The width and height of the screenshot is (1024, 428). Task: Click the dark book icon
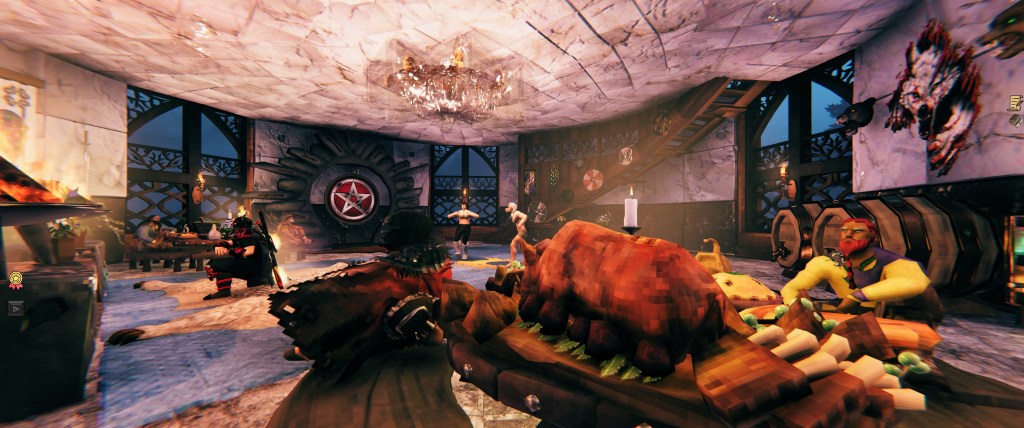tap(1014, 121)
